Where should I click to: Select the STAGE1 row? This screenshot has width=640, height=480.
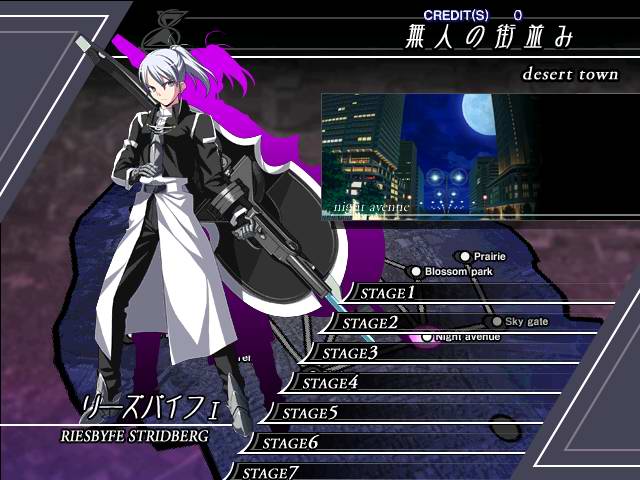[385, 293]
